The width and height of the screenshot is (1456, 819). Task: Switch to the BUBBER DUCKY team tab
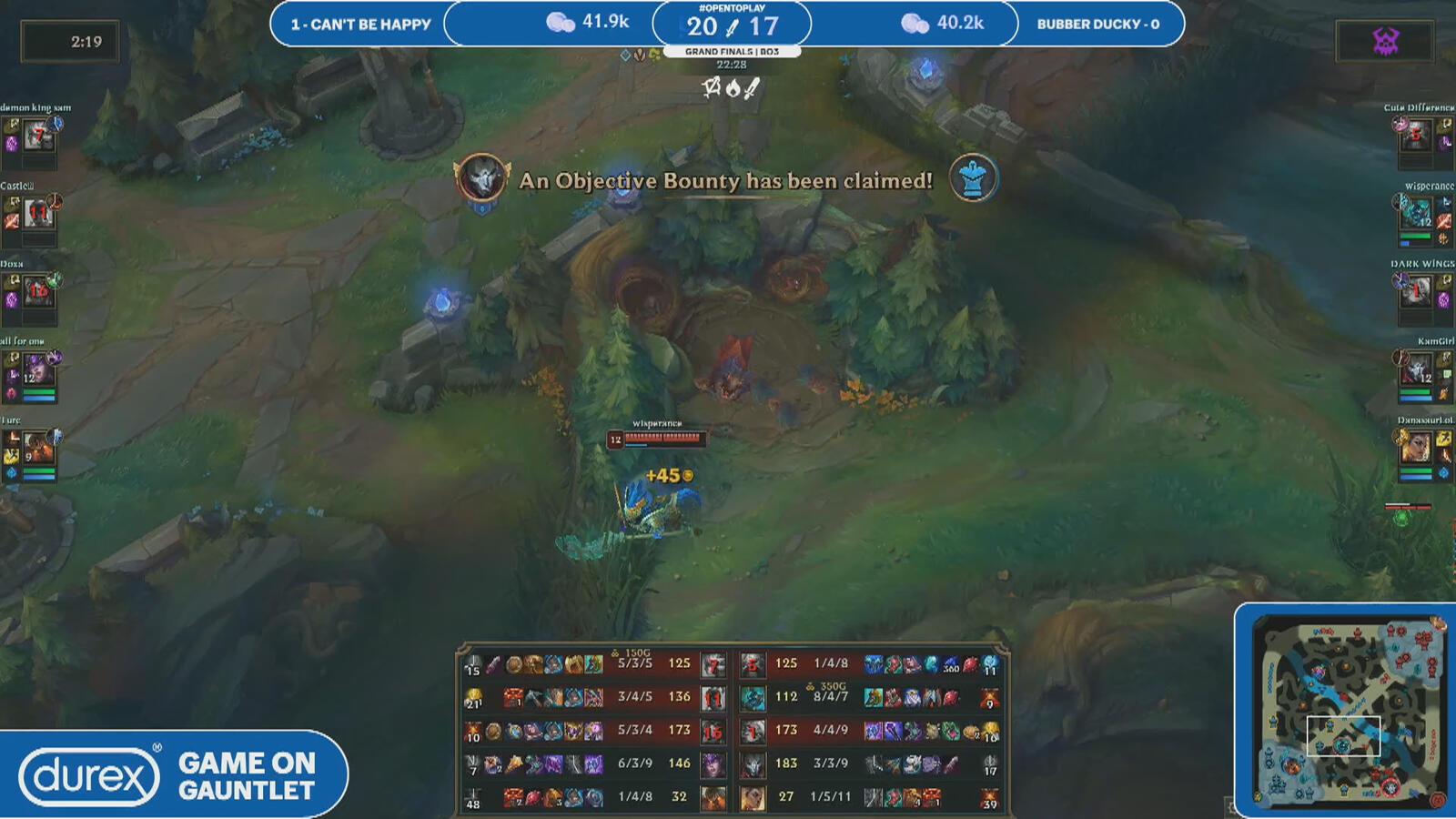(1097, 25)
